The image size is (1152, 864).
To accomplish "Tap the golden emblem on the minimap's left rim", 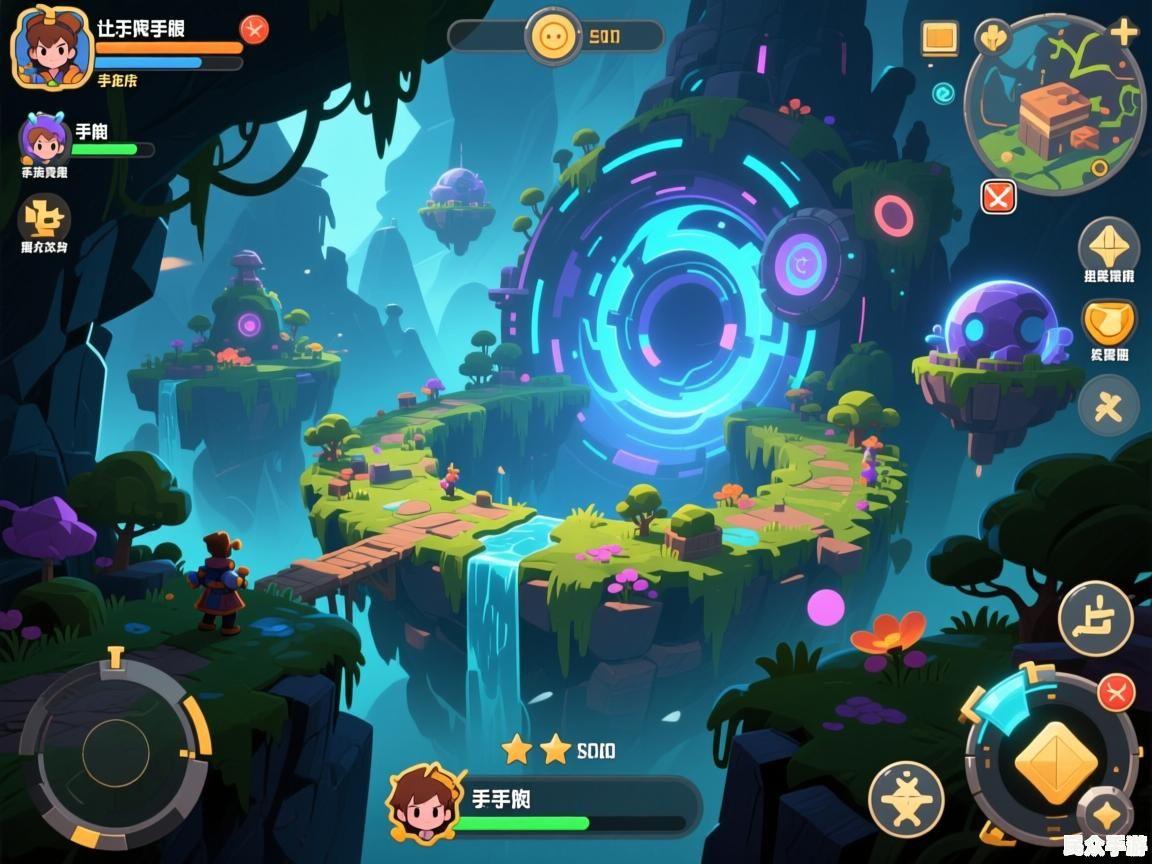I will pos(992,38).
